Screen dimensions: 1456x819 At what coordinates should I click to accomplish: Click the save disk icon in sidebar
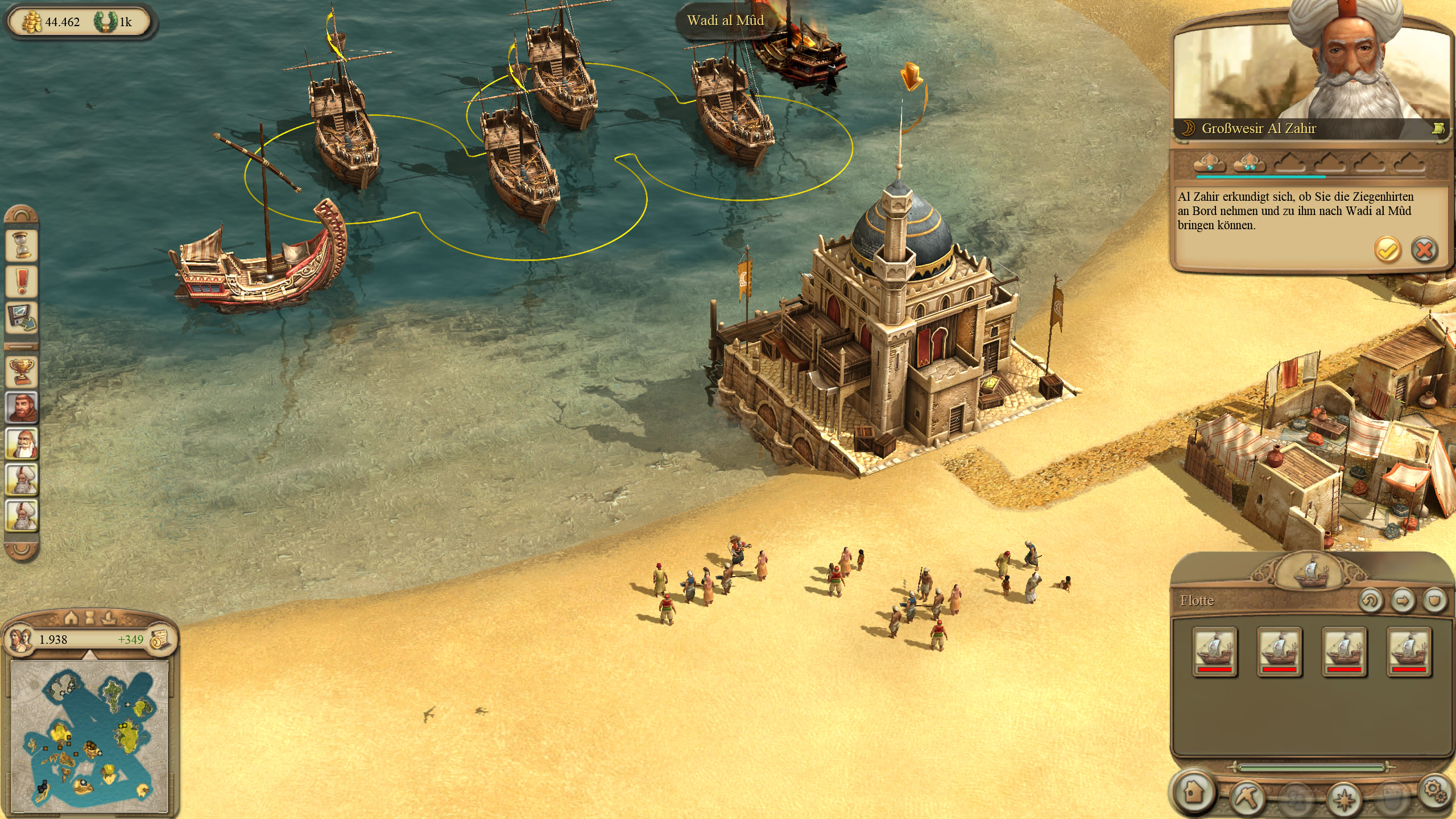22,317
